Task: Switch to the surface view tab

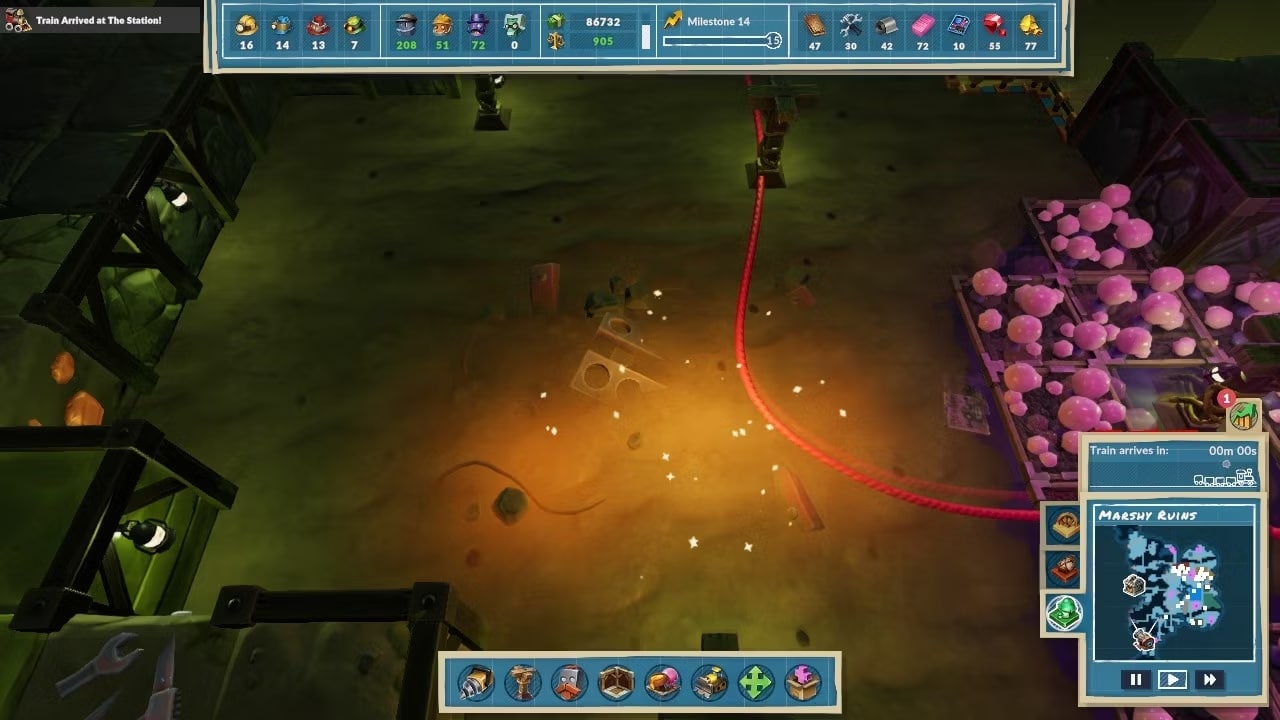Action: 1063,613
